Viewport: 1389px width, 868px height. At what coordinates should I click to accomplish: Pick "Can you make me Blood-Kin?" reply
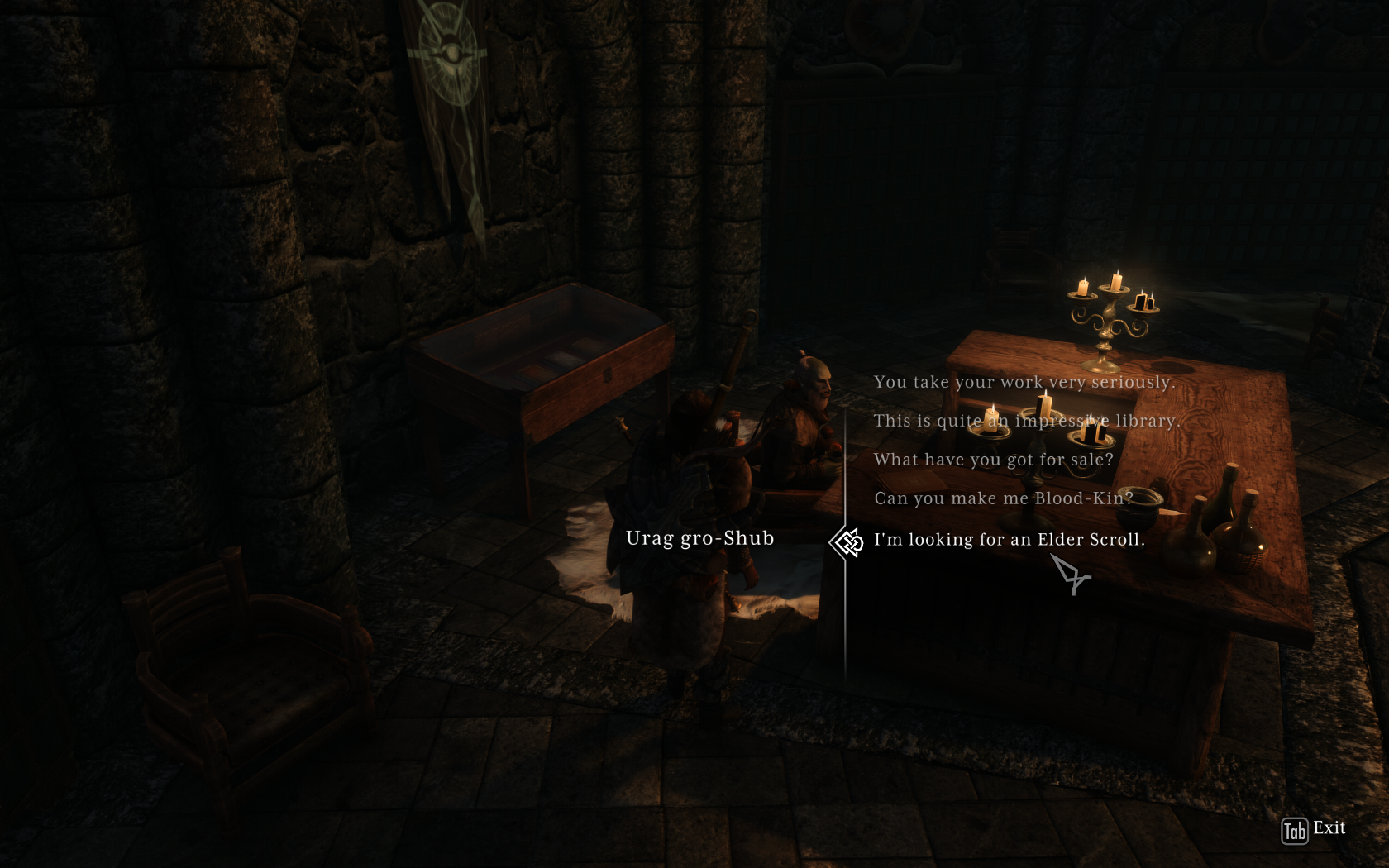coord(1003,498)
